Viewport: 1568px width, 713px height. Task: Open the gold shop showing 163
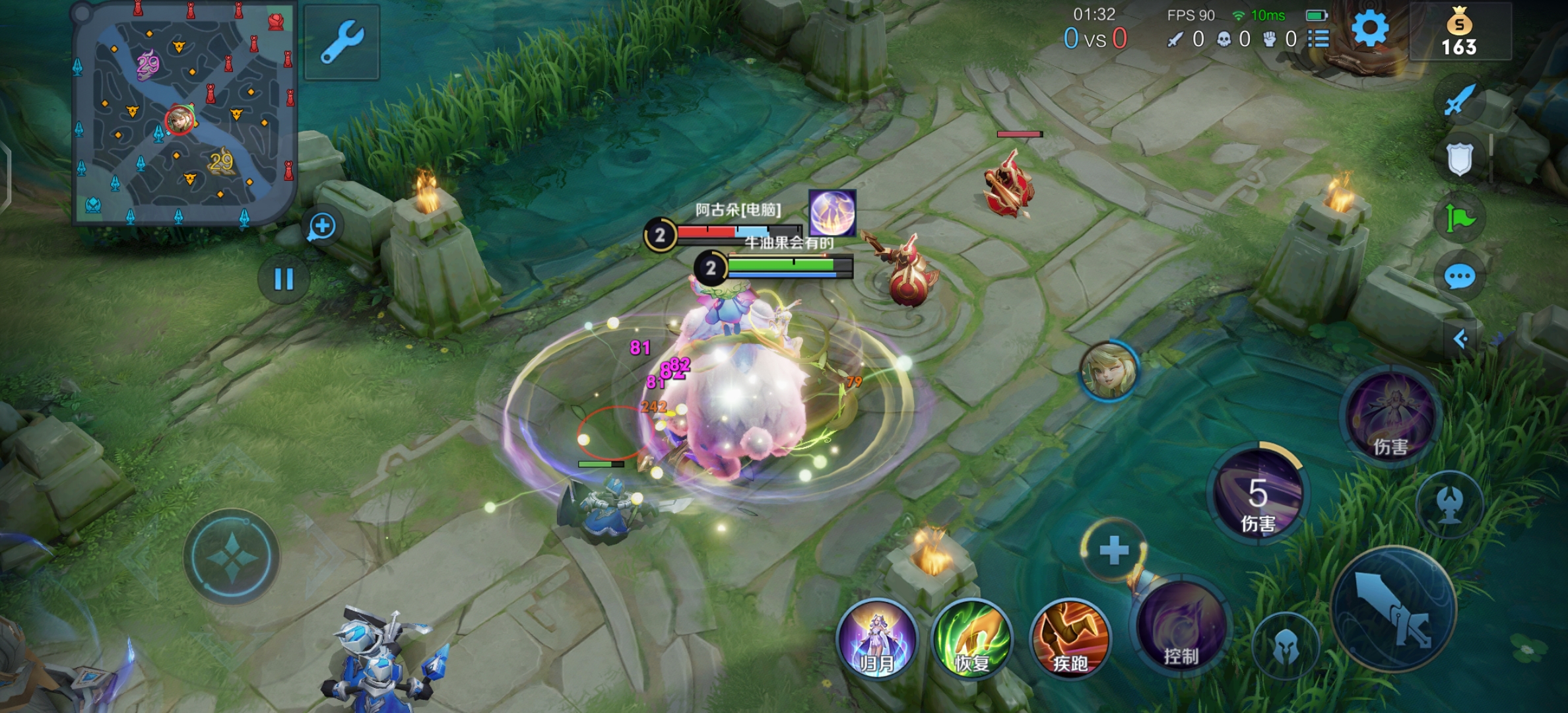(x=1459, y=32)
